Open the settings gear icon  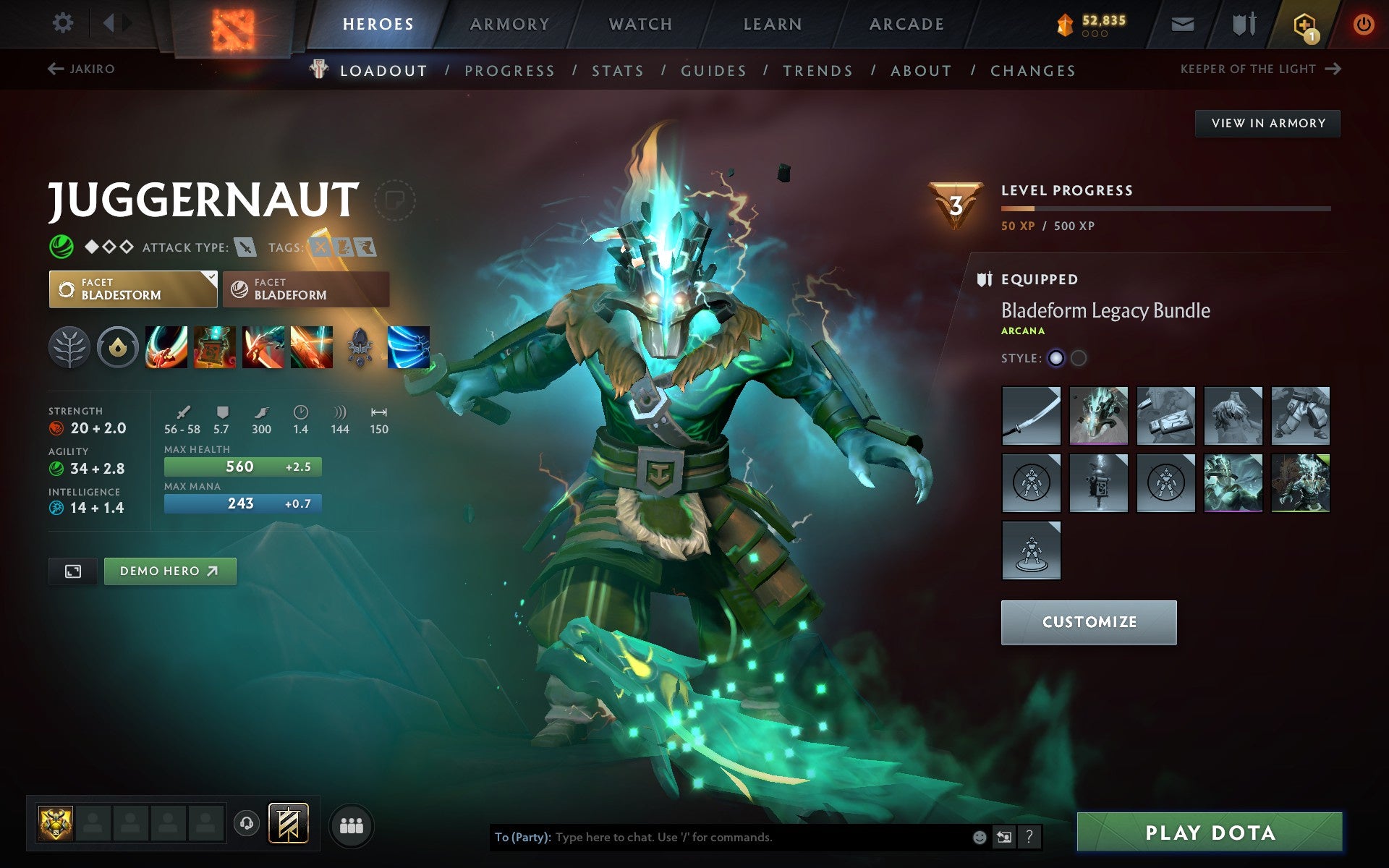(x=64, y=23)
